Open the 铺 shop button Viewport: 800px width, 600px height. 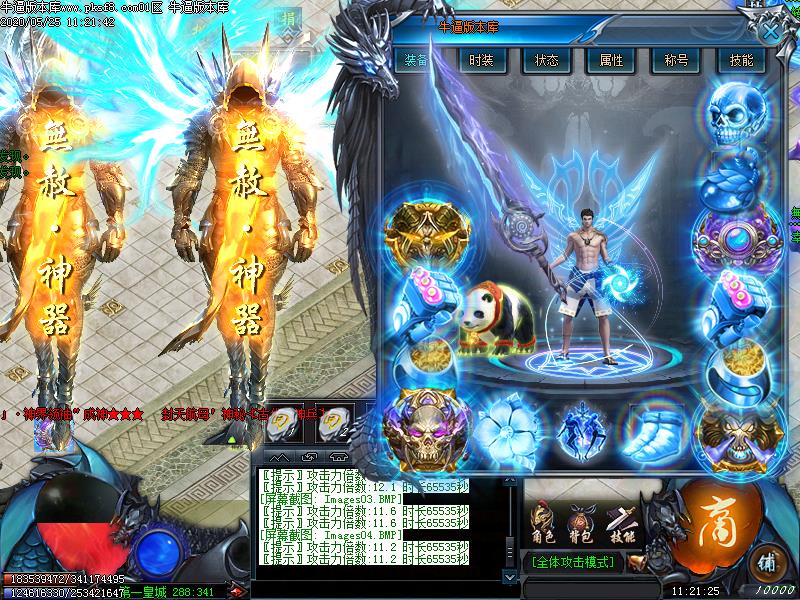coord(768,558)
